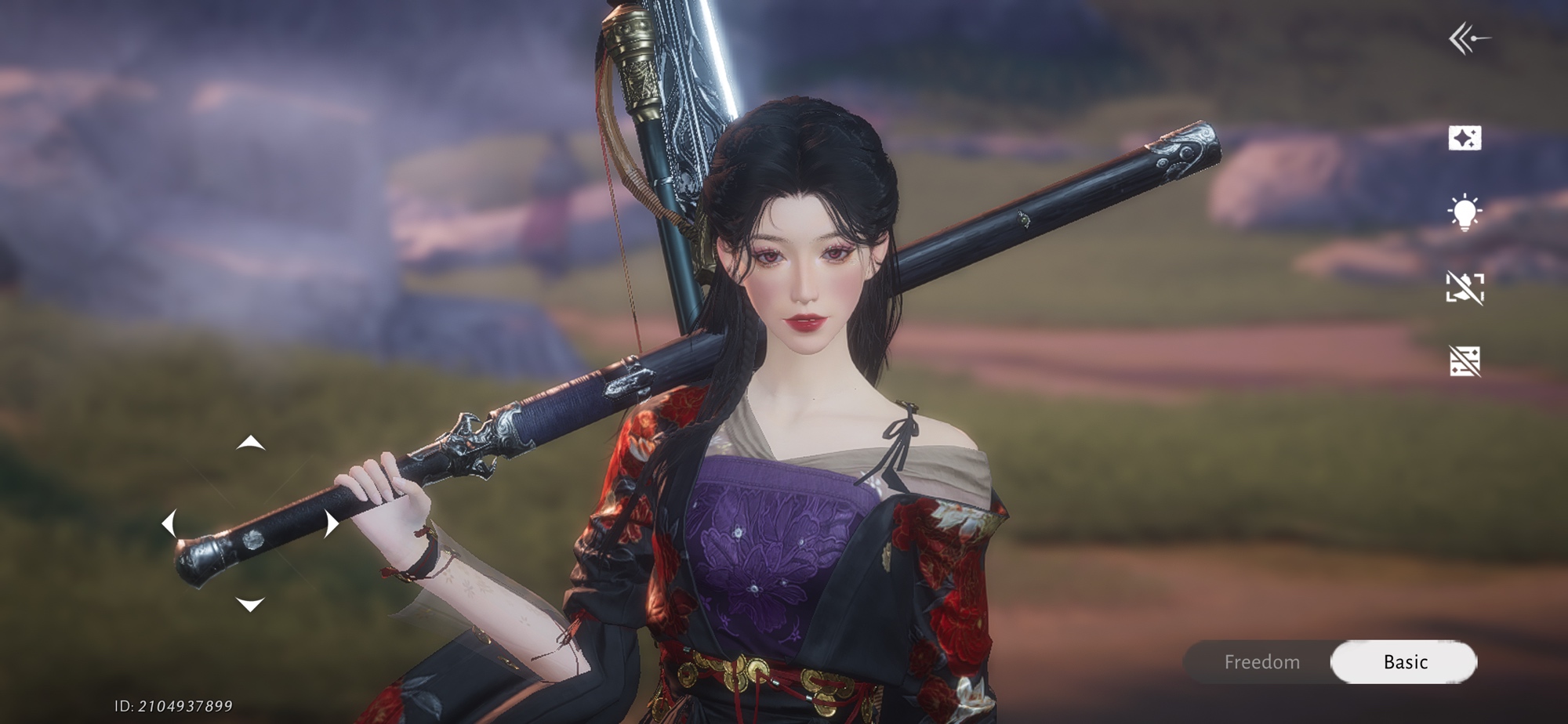1568x724 pixels.
Task: Tap the left arrow on the directional pad
Action: tap(169, 523)
